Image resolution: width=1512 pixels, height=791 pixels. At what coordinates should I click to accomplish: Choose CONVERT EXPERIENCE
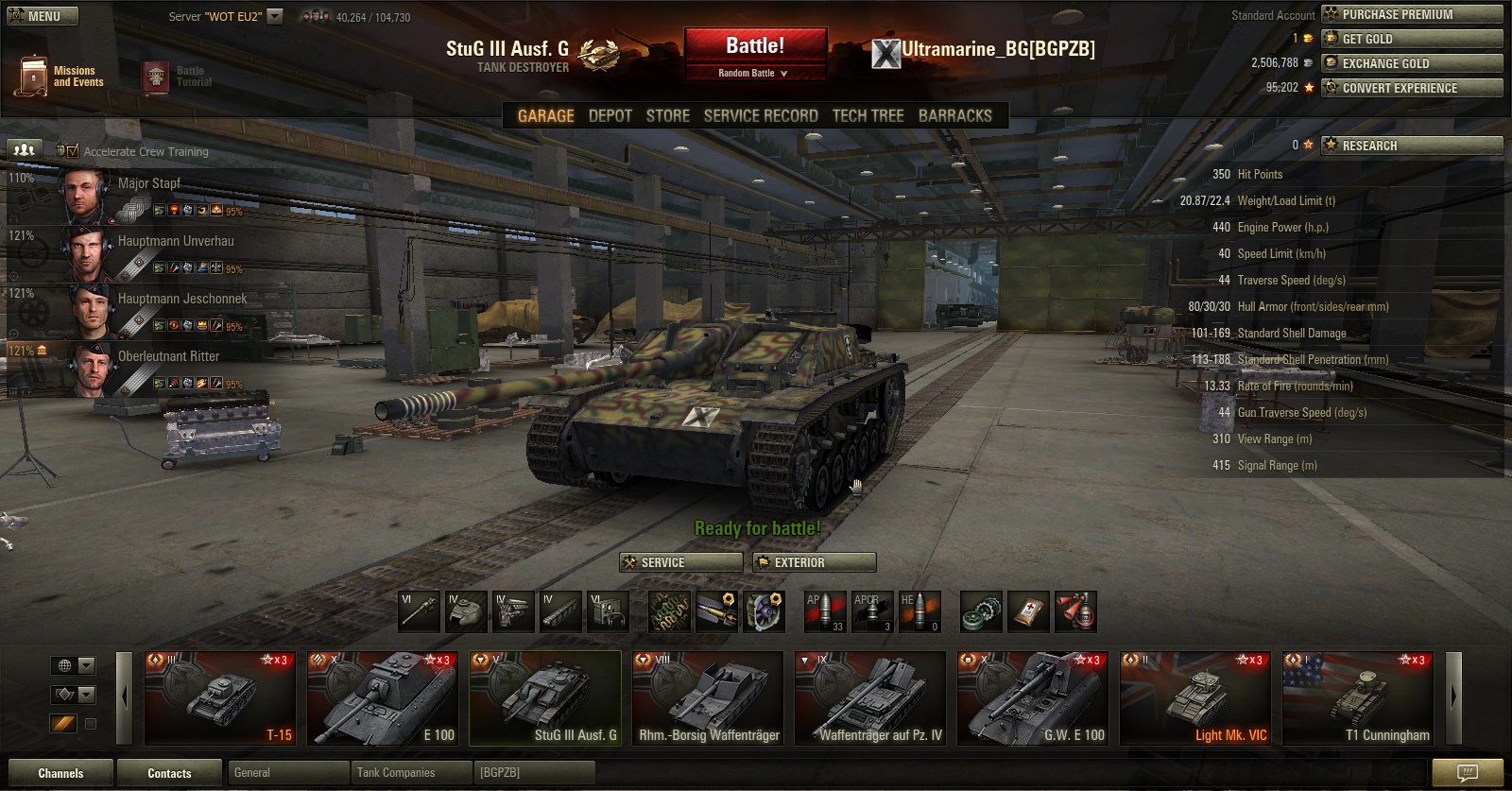coord(1411,88)
